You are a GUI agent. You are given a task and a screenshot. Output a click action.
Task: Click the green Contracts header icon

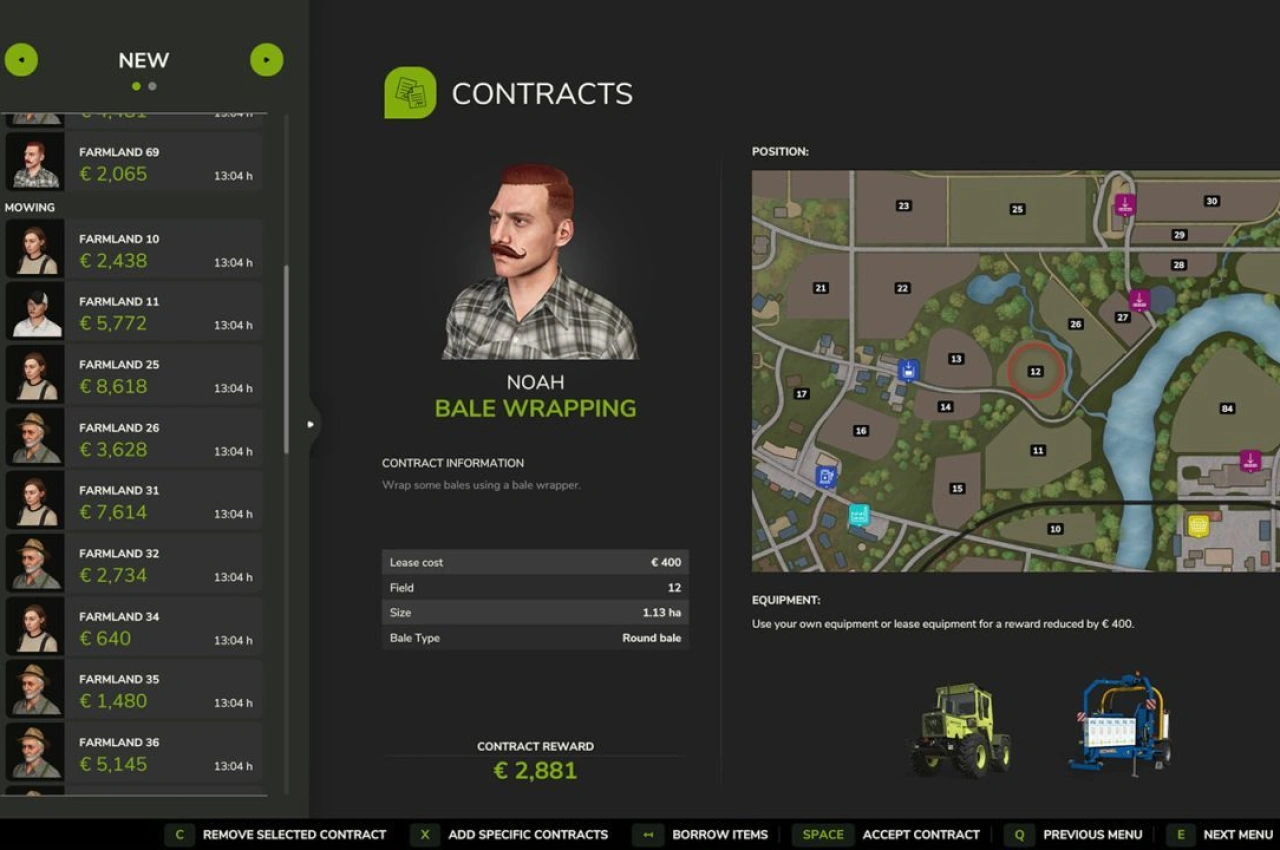[x=410, y=92]
